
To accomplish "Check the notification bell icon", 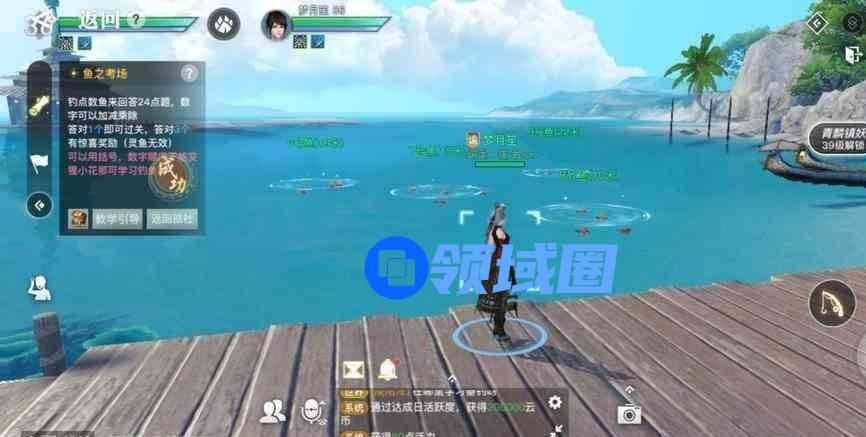I will point(387,369).
